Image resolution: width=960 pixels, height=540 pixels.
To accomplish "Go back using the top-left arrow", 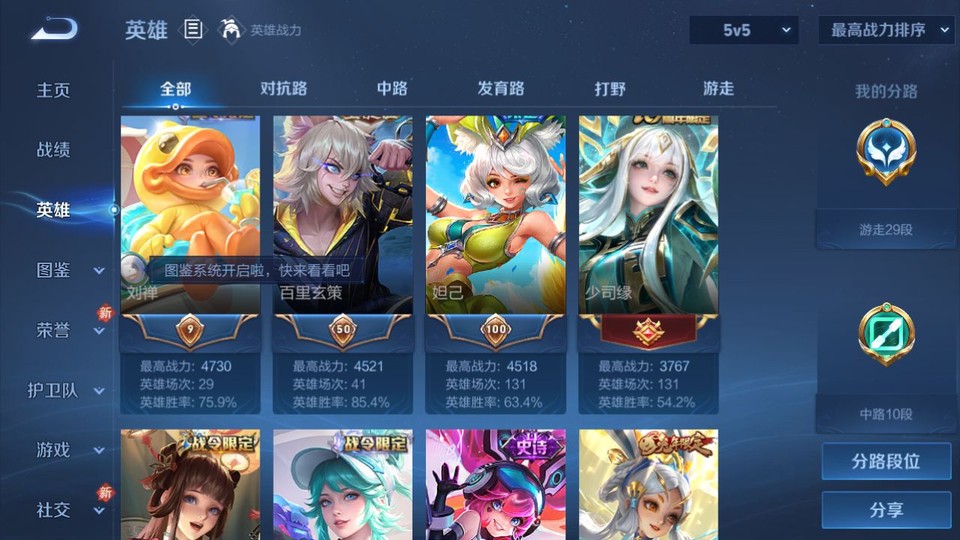I will tap(54, 30).
